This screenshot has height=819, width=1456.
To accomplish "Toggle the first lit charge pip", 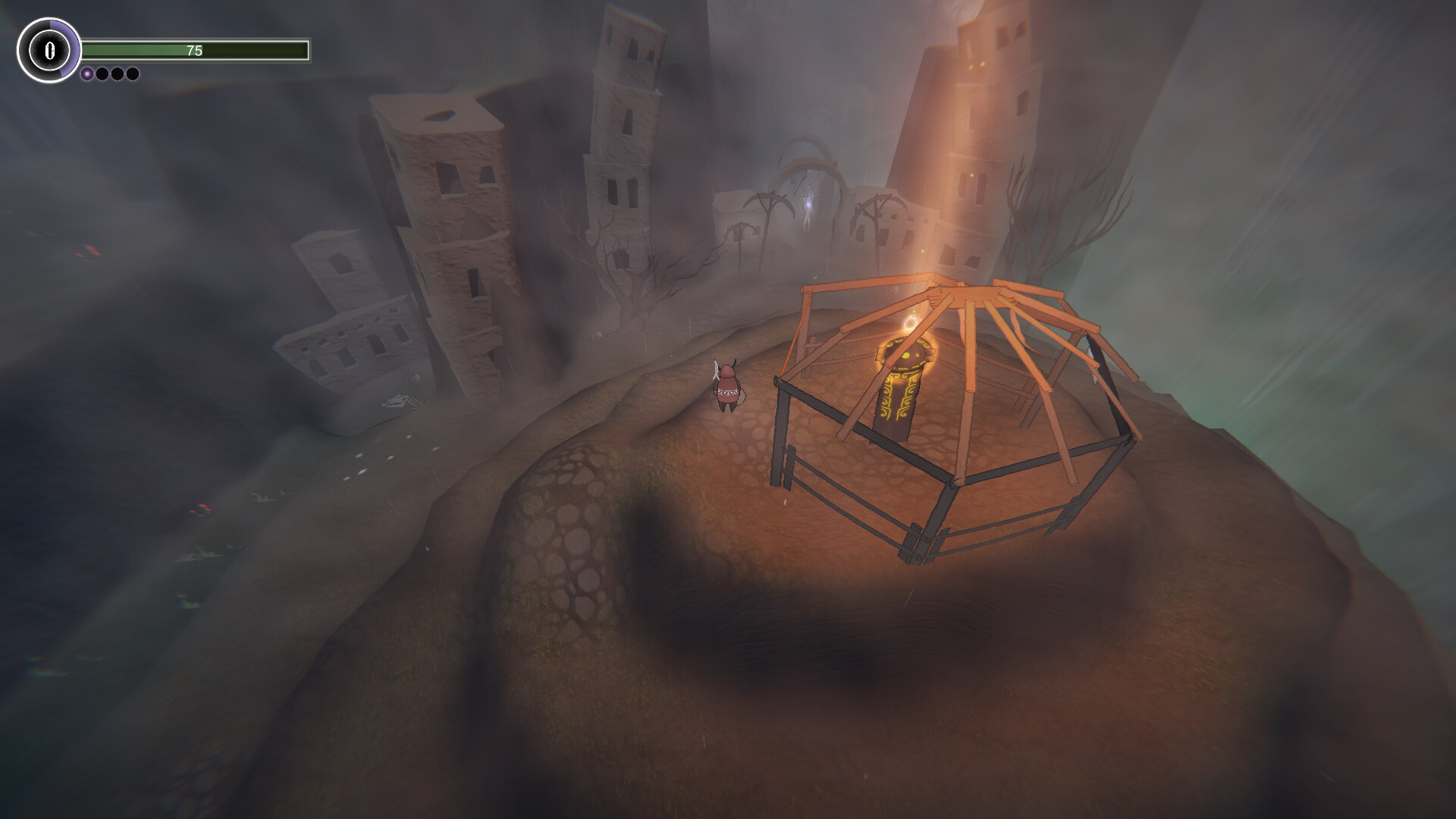I will pyautogui.click(x=86, y=74).
